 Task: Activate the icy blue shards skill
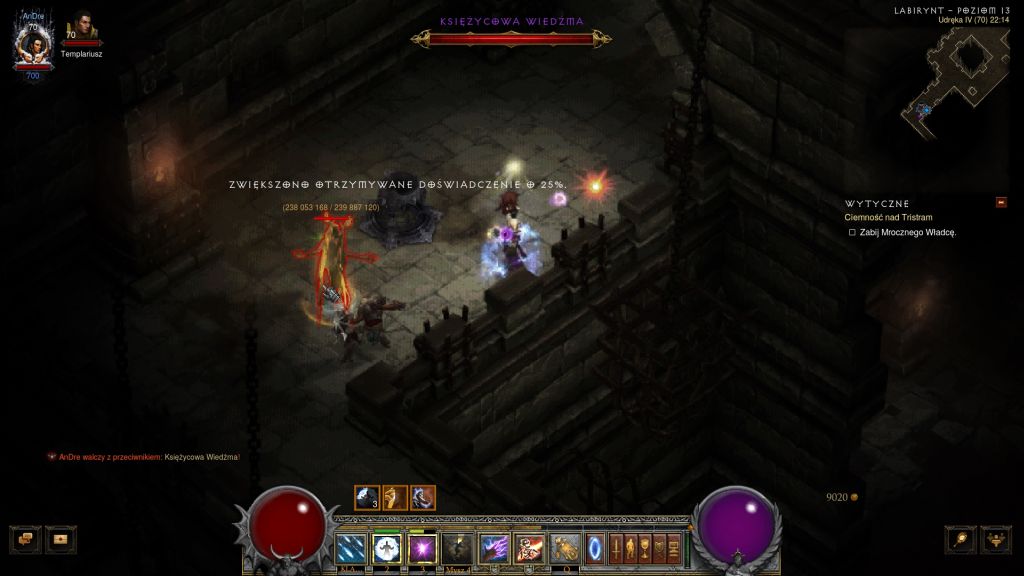point(350,548)
